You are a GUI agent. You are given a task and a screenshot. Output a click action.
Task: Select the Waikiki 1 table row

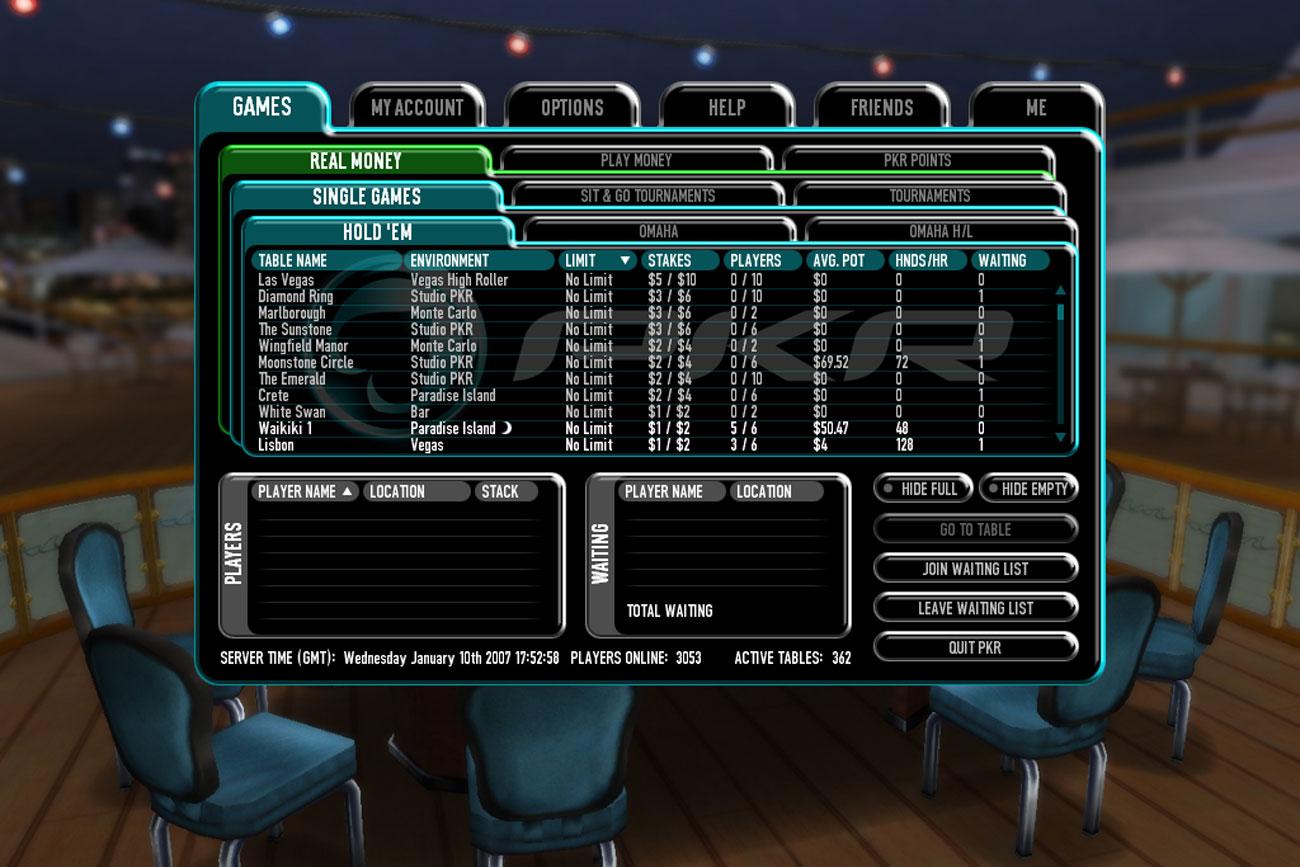point(286,428)
